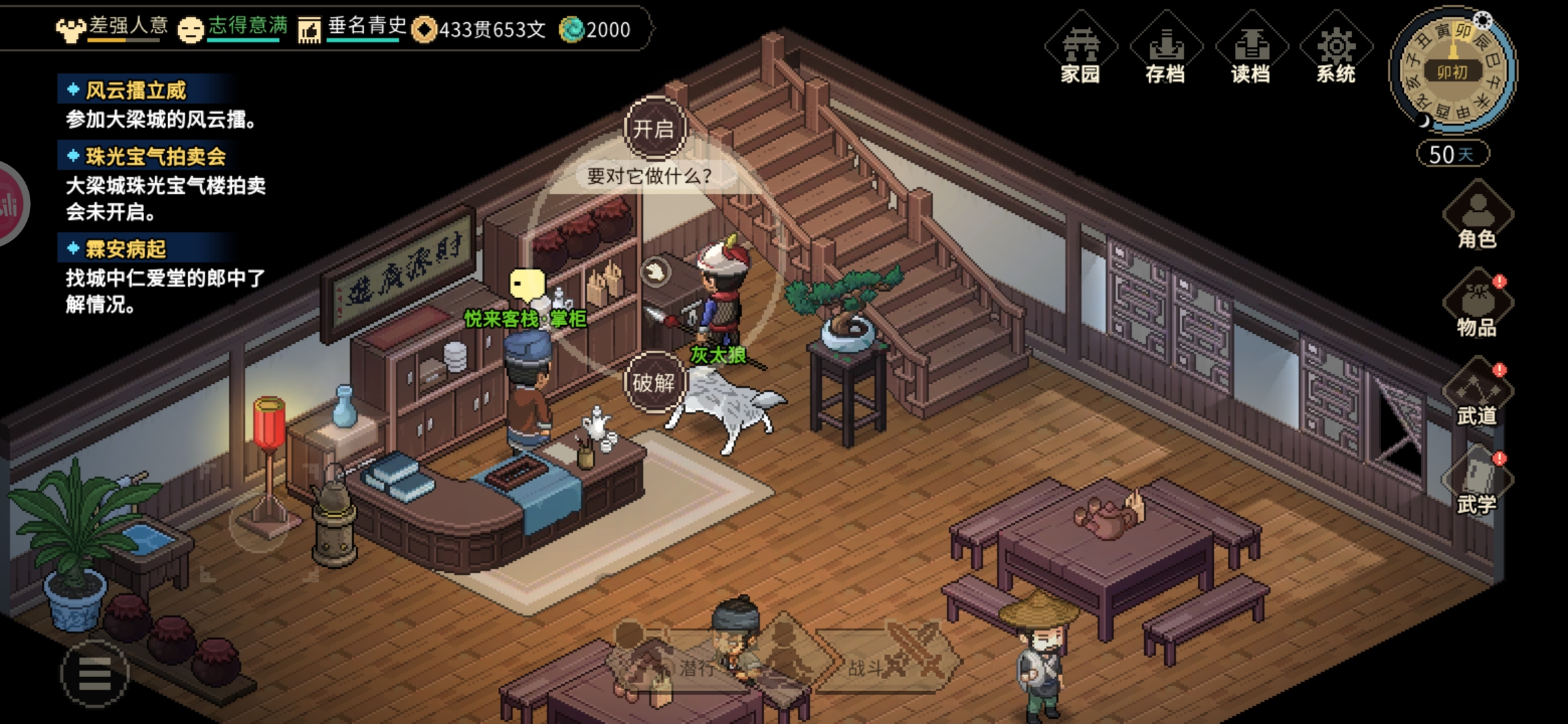Viewport: 1568px width, 724px height.
Task: Tap the hand interaction icon beside the chest
Action: [x=655, y=272]
